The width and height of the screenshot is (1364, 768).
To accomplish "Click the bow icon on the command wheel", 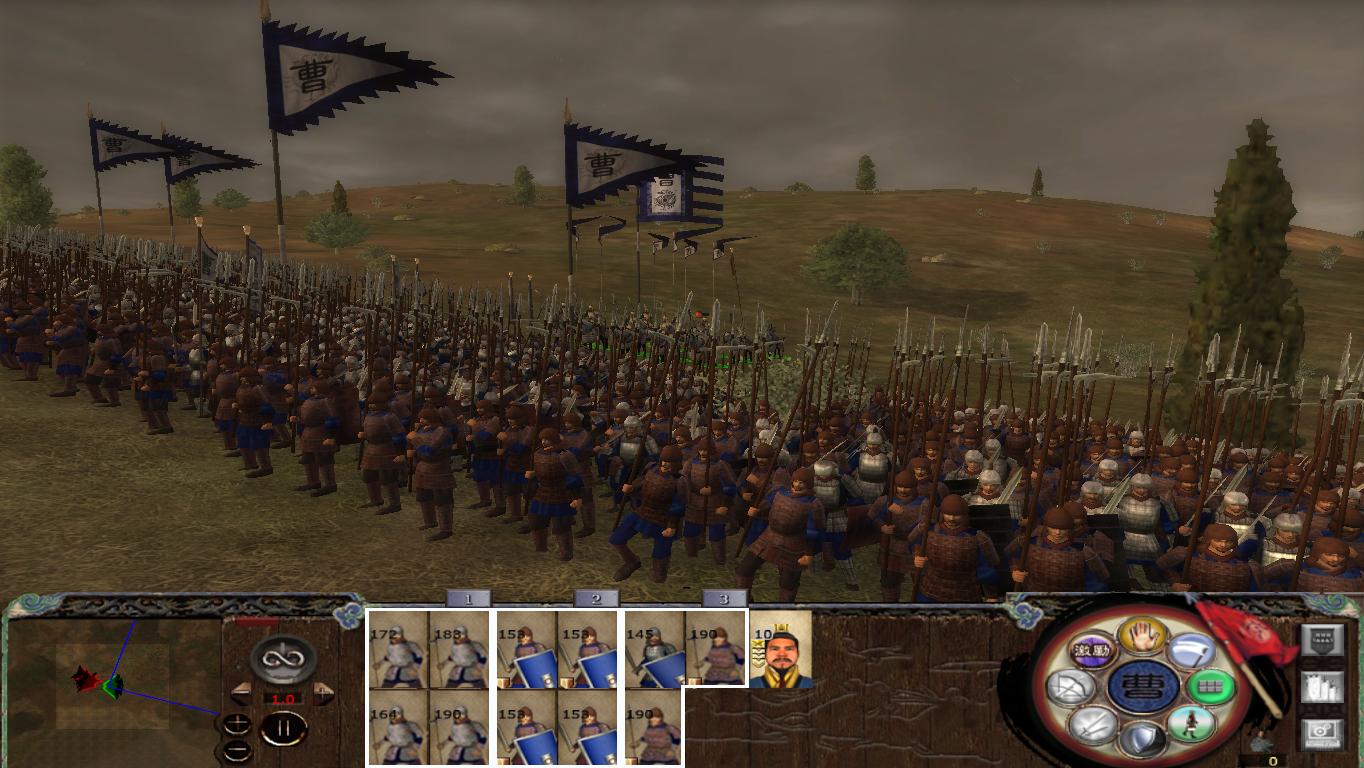I will tap(1069, 685).
